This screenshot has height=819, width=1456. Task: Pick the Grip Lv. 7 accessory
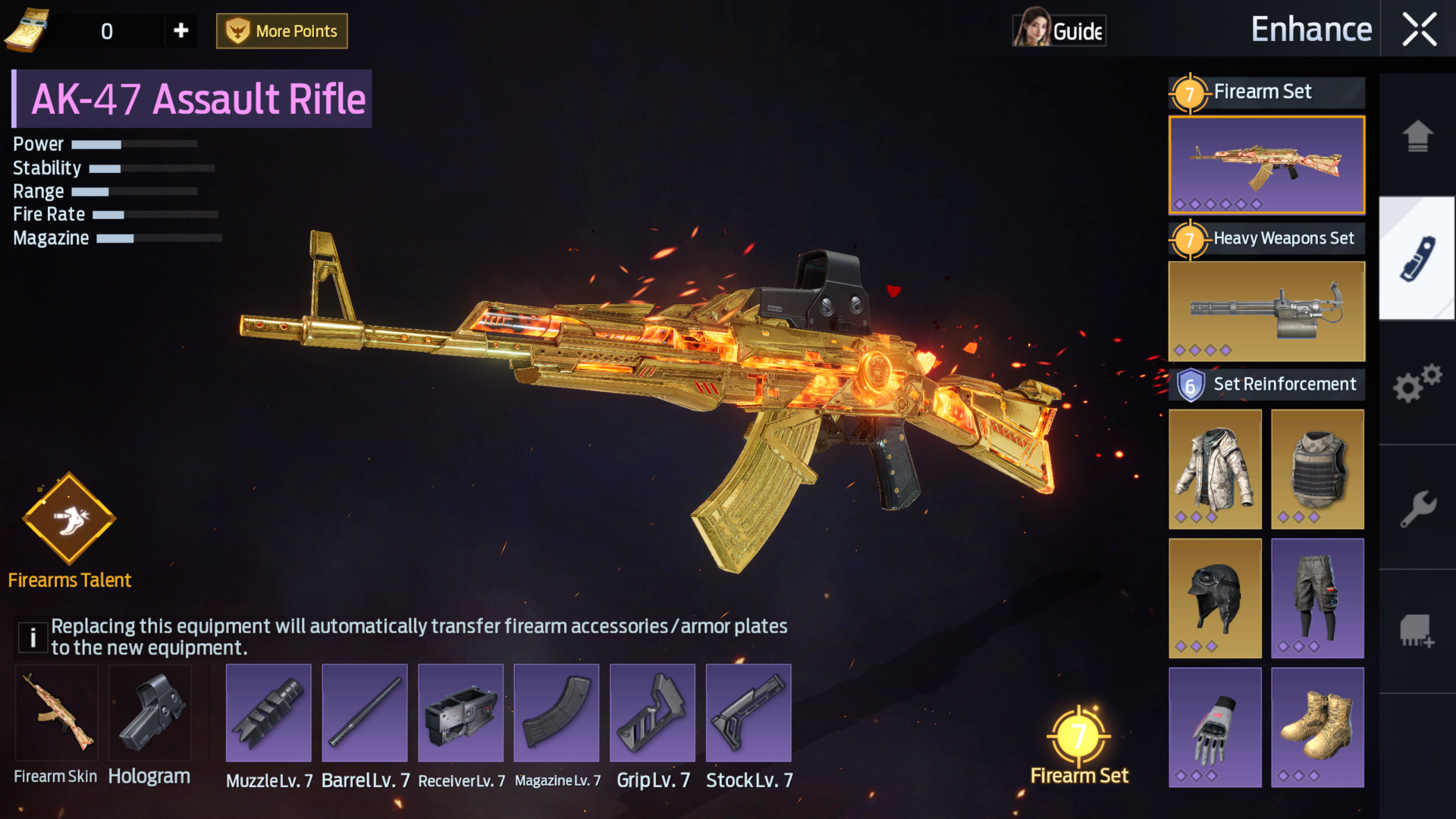(652, 714)
